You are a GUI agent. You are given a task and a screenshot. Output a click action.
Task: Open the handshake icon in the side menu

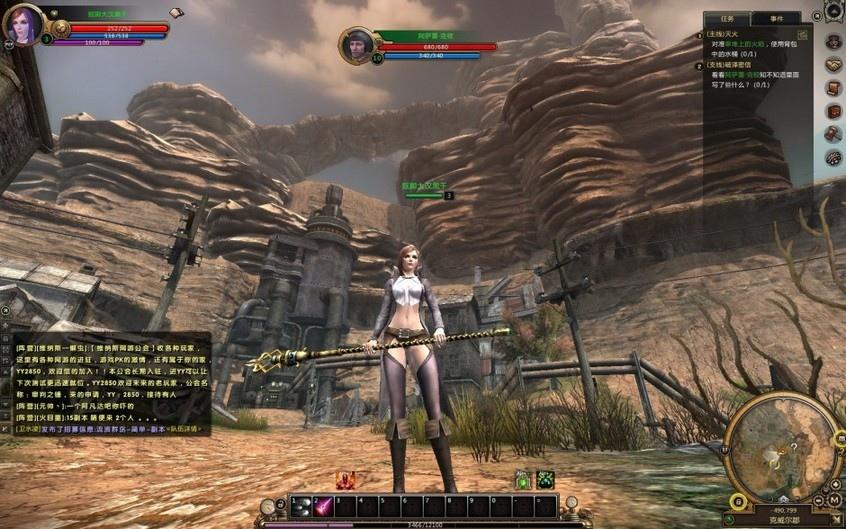832,65
